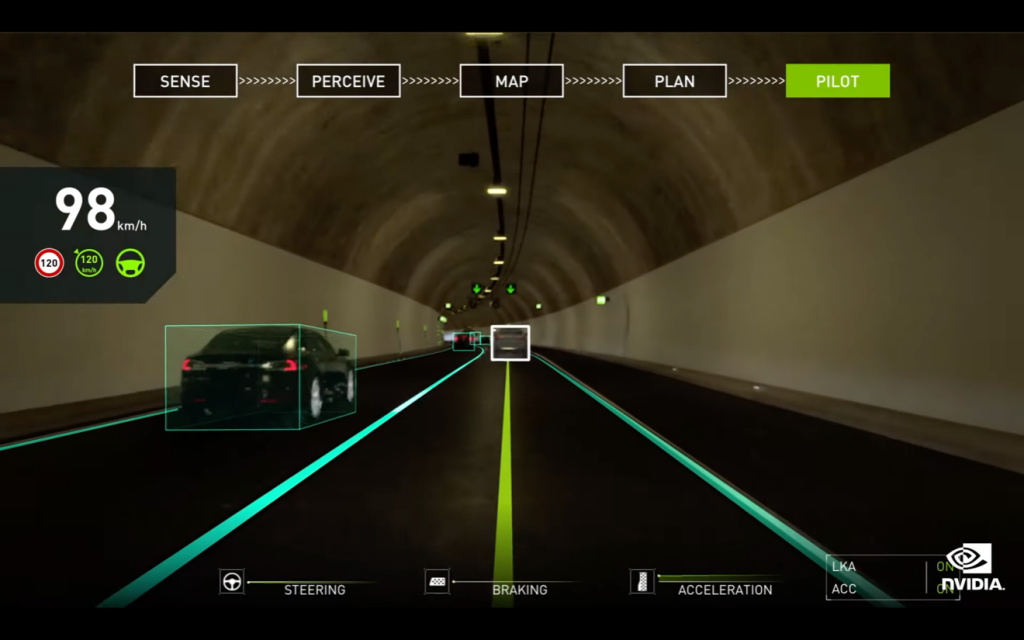Open the MAP stage

click(x=511, y=81)
